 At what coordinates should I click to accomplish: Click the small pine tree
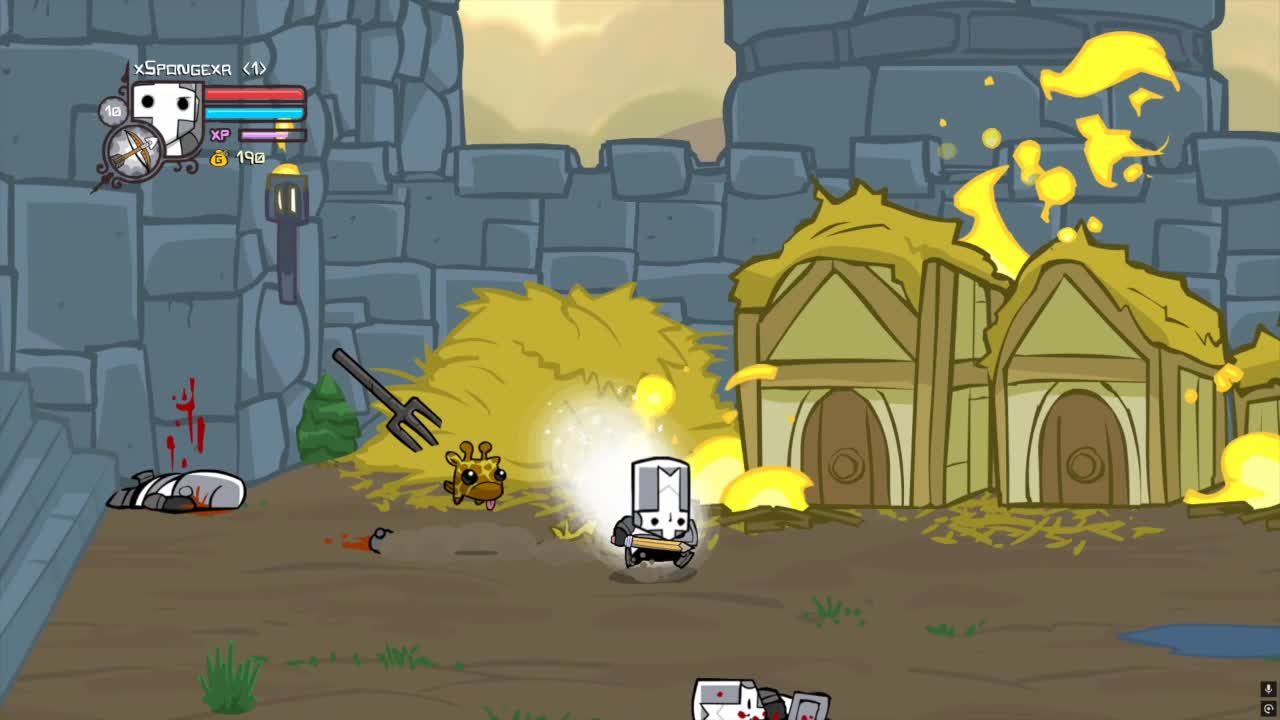325,420
